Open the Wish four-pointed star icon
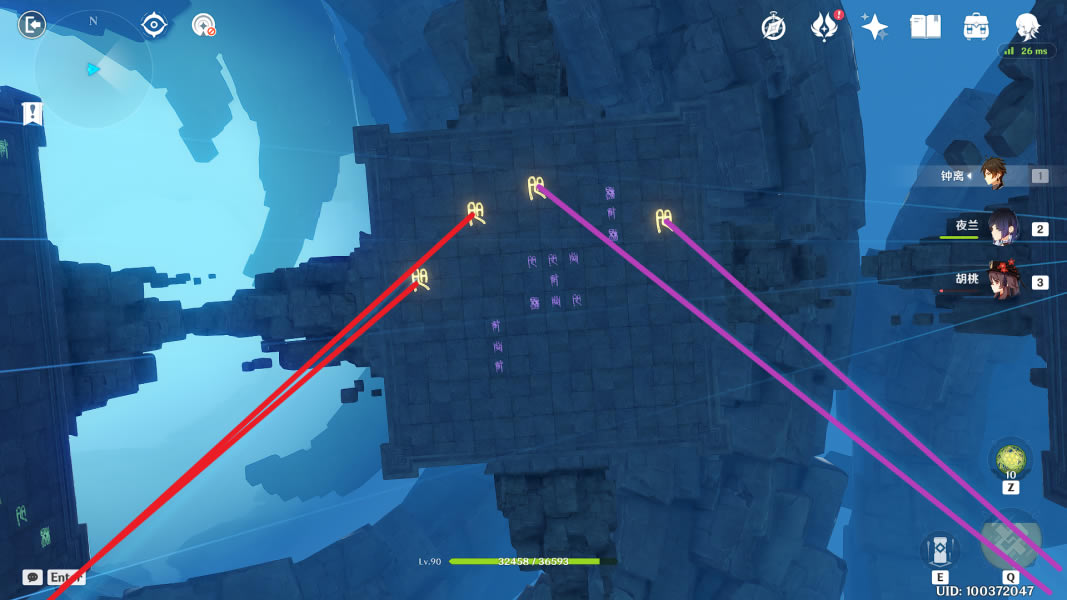 click(874, 27)
